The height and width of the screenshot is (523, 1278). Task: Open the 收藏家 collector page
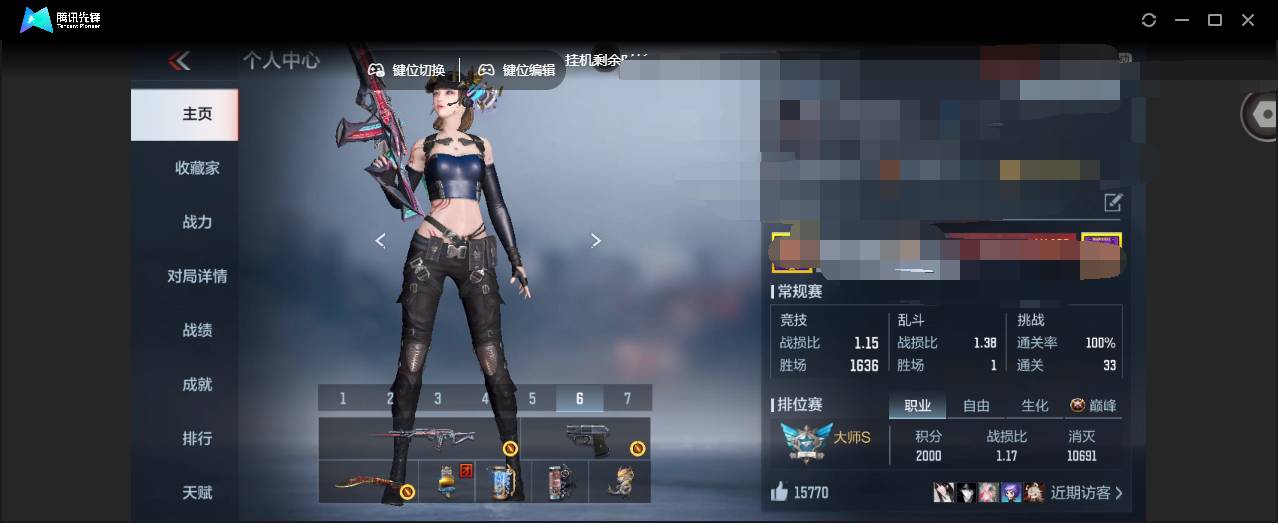[197, 168]
